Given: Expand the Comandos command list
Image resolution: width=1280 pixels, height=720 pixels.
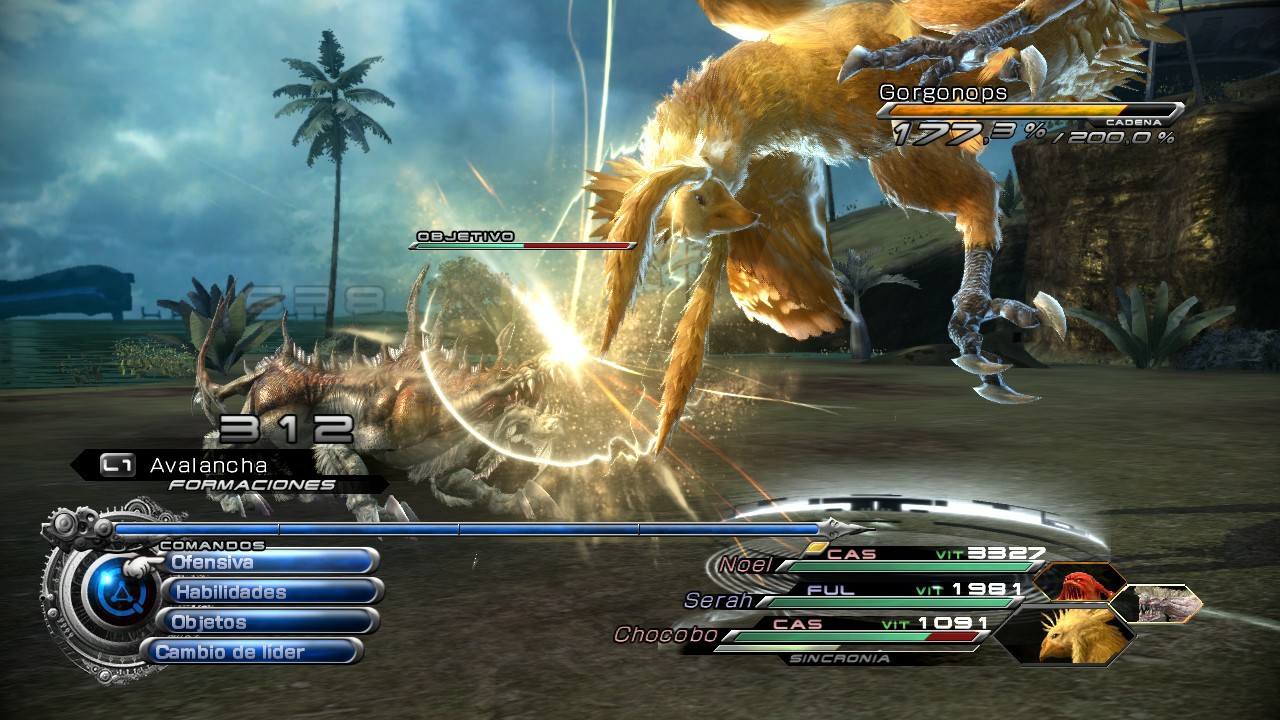Looking at the screenshot, I should [x=210, y=547].
